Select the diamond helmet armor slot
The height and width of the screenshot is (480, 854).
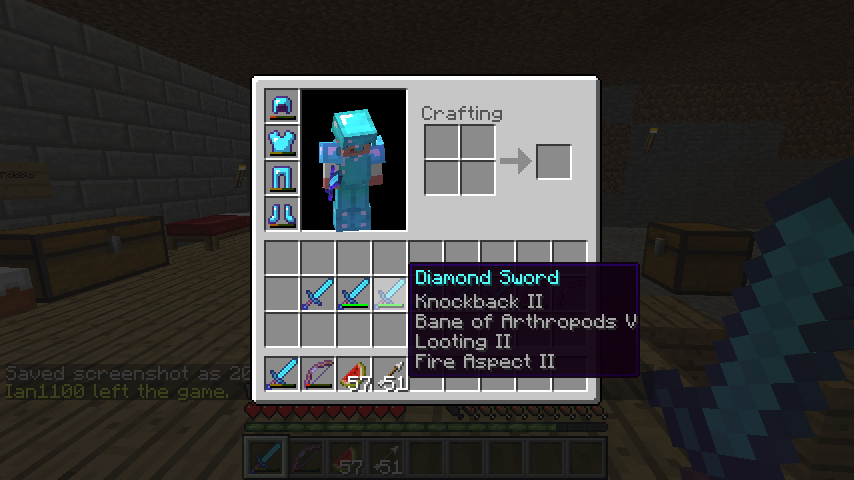click(282, 106)
